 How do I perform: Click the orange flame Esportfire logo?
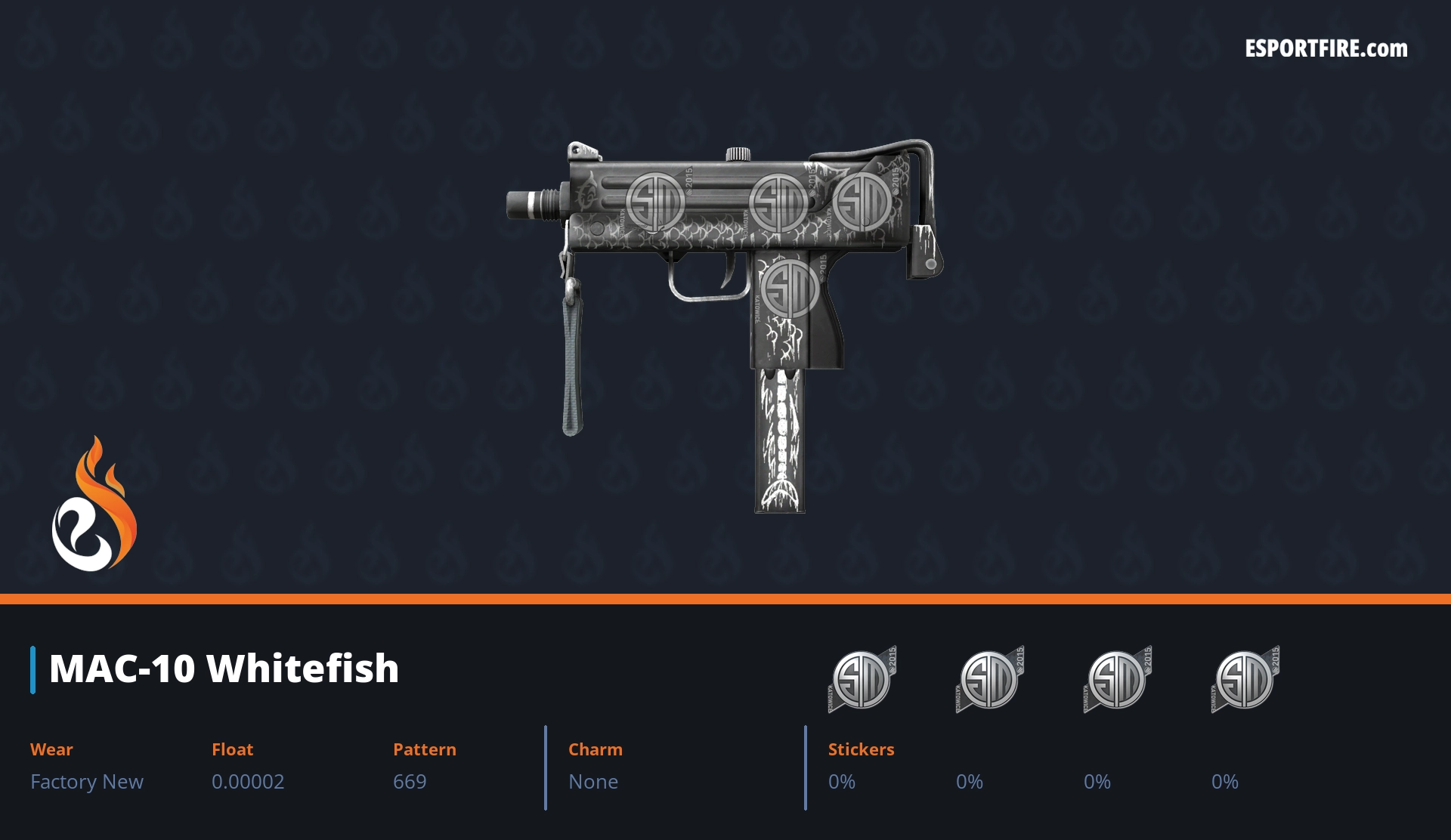click(x=94, y=506)
